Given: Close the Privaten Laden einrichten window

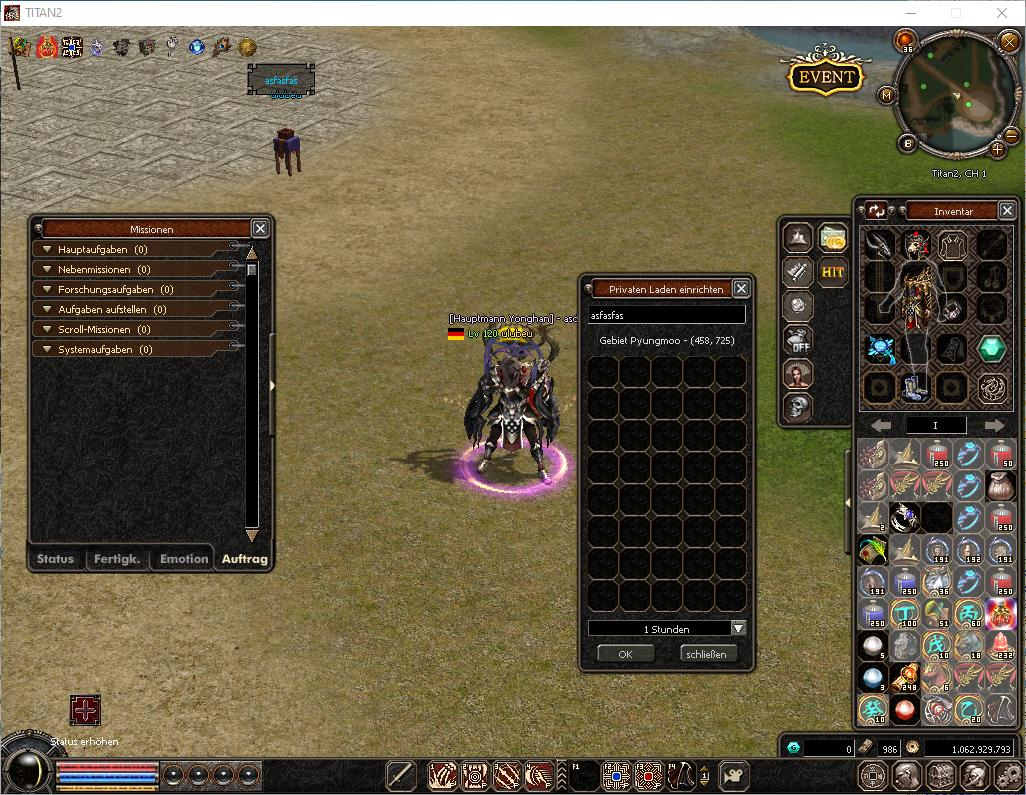Looking at the screenshot, I should (x=741, y=288).
